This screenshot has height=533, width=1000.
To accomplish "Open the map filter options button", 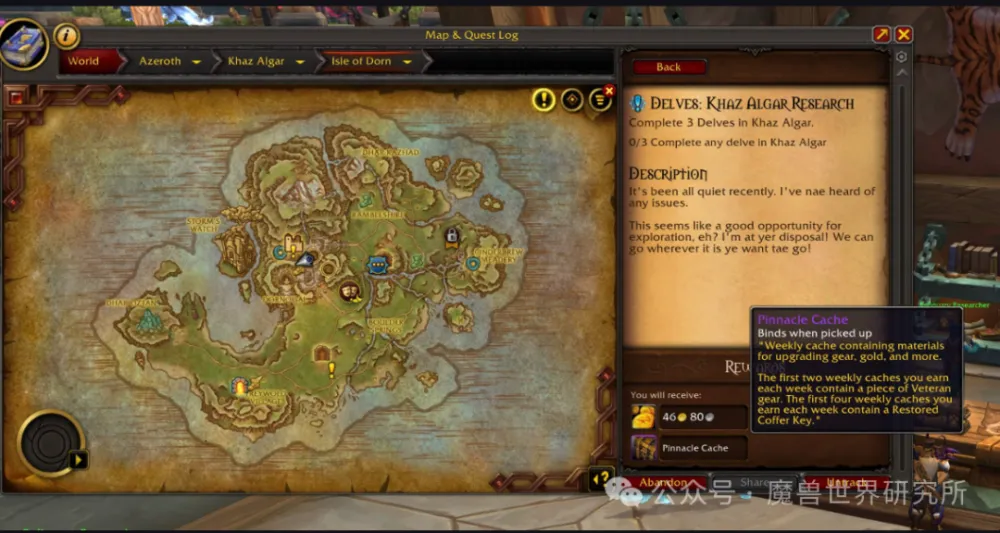I will (599, 100).
